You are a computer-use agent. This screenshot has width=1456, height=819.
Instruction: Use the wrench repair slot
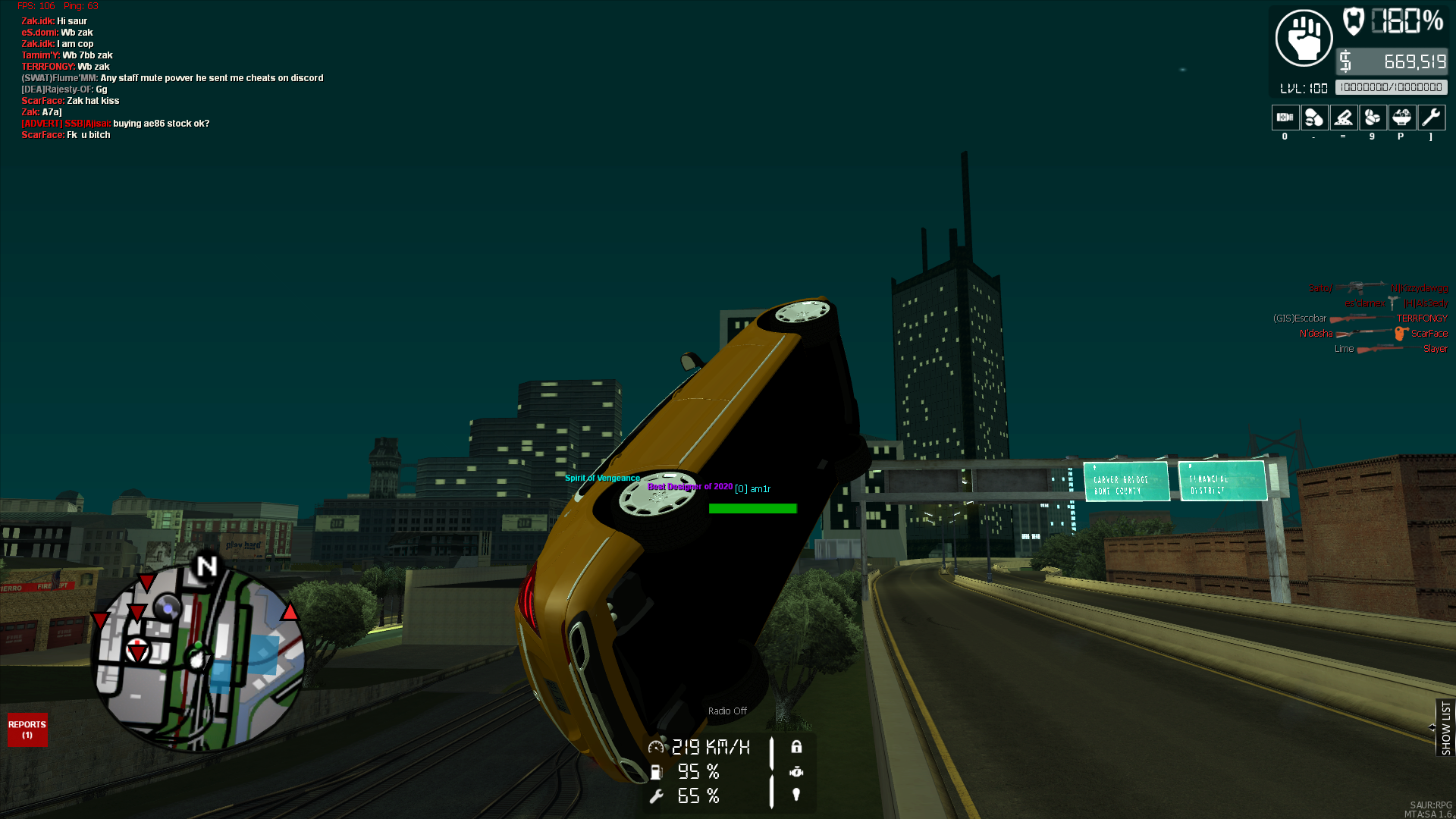pos(1431,118)
